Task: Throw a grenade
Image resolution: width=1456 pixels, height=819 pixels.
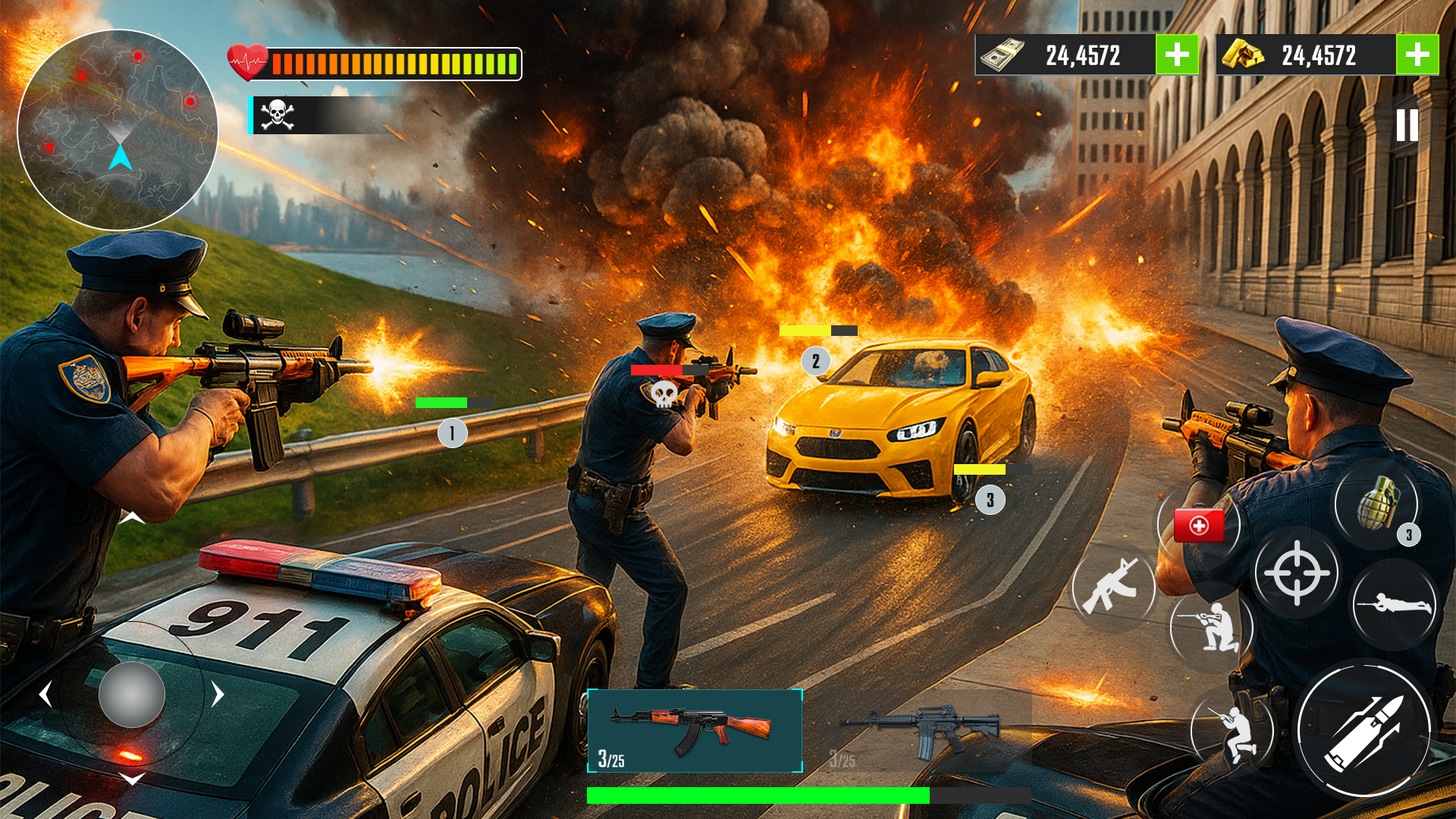Action: (x=1376, y=503)
